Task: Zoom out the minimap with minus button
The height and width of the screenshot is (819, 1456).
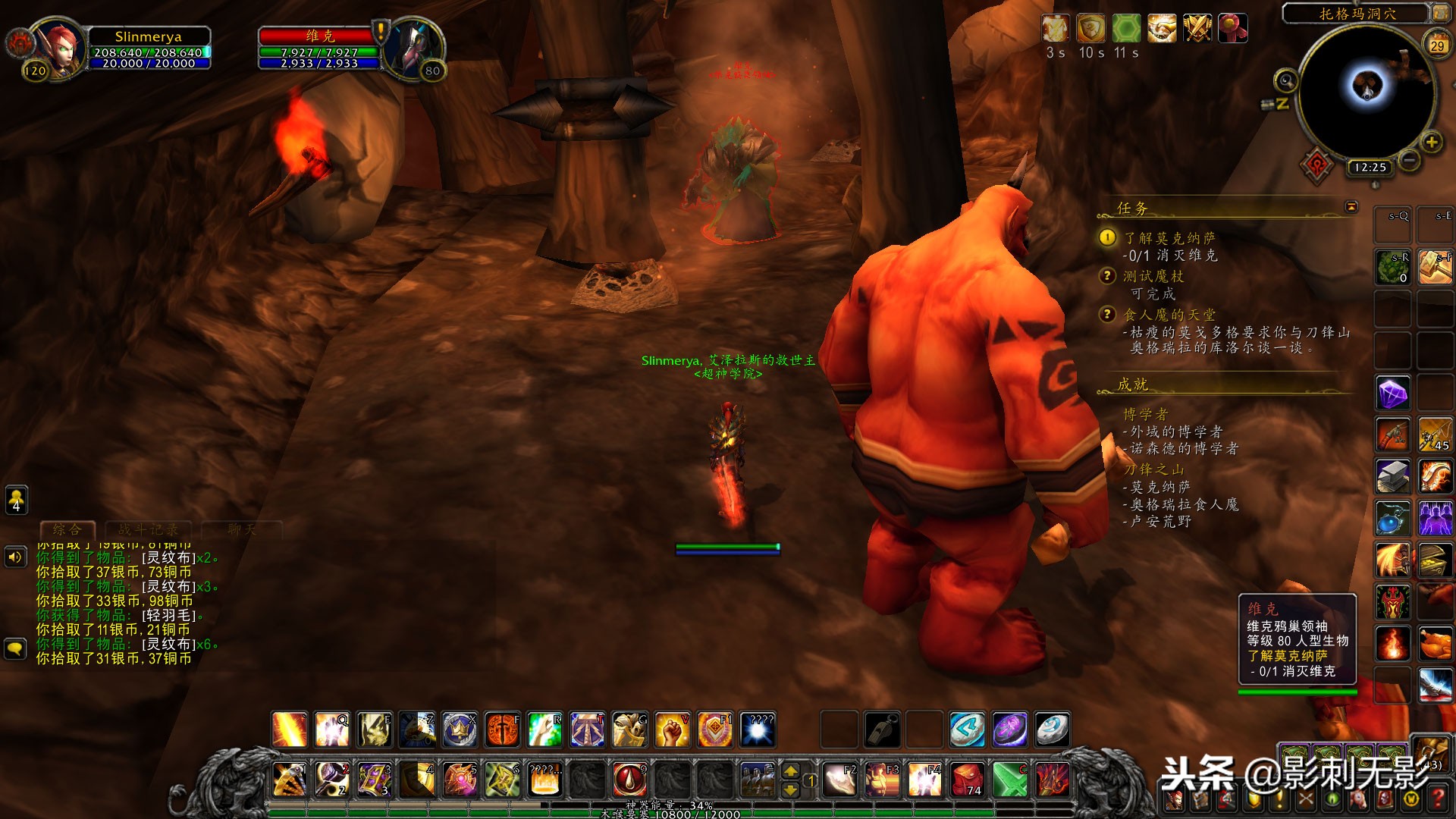Action: point(1409,160)
